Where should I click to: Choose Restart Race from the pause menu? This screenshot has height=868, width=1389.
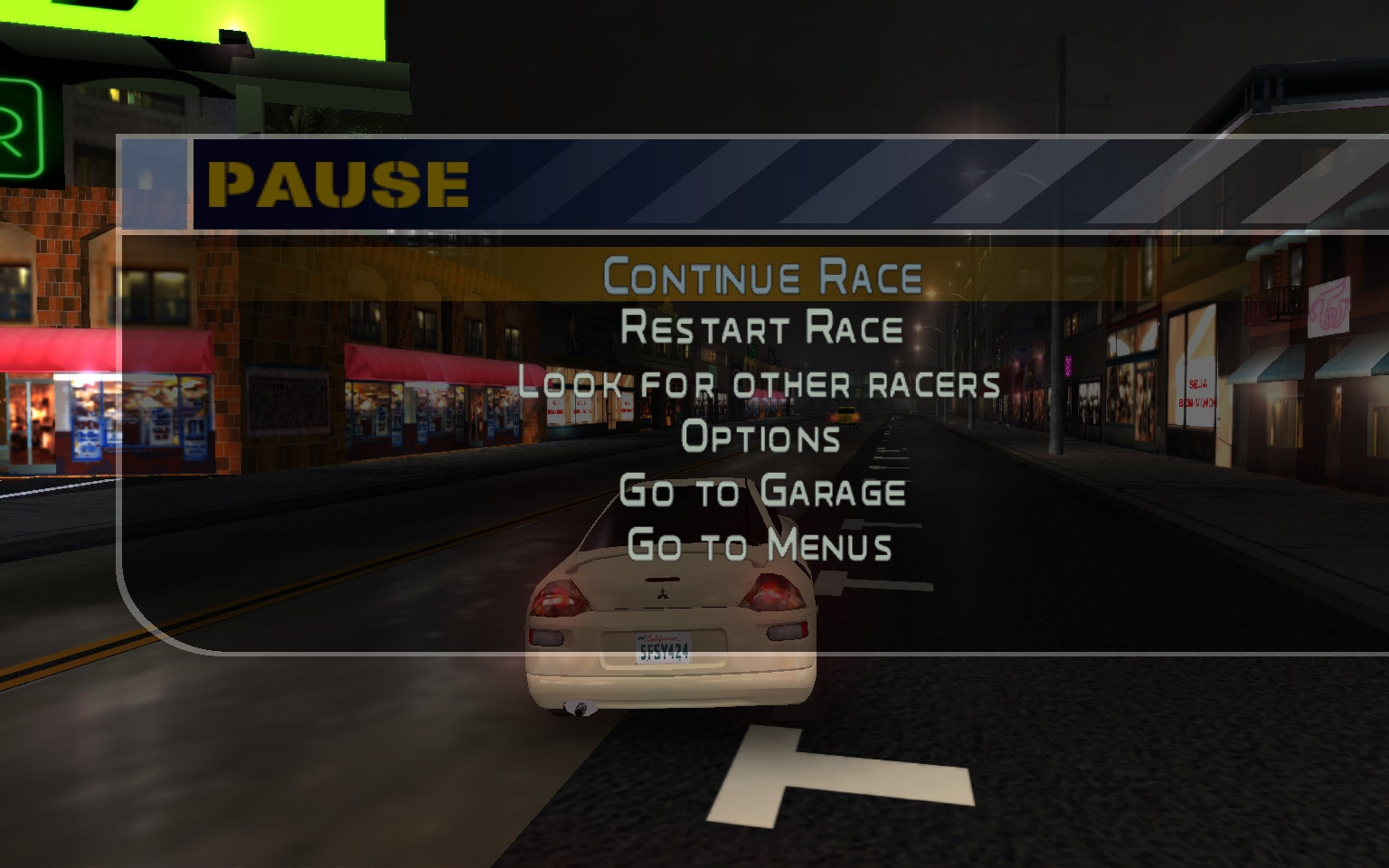[x=760, y=327]
